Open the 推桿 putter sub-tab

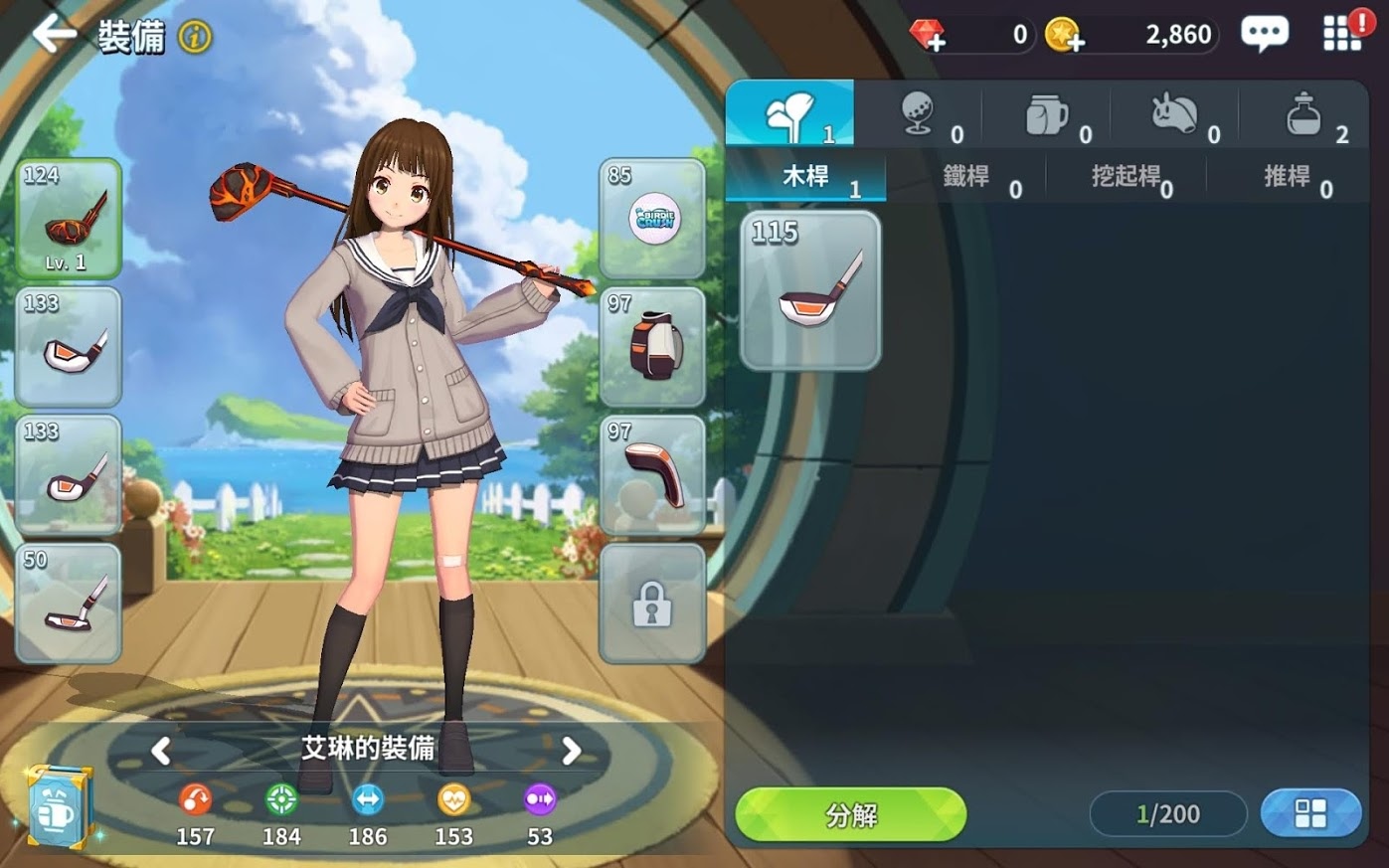pos(1287,177)
